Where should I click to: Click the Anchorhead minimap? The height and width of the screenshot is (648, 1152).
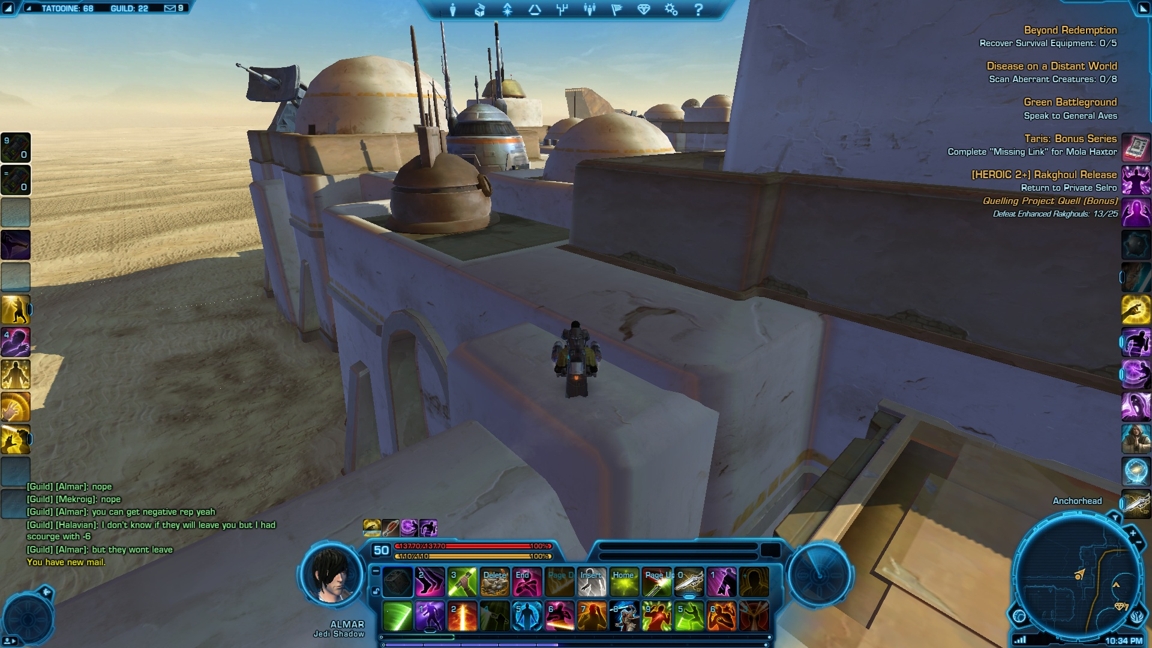[1076, 577]
